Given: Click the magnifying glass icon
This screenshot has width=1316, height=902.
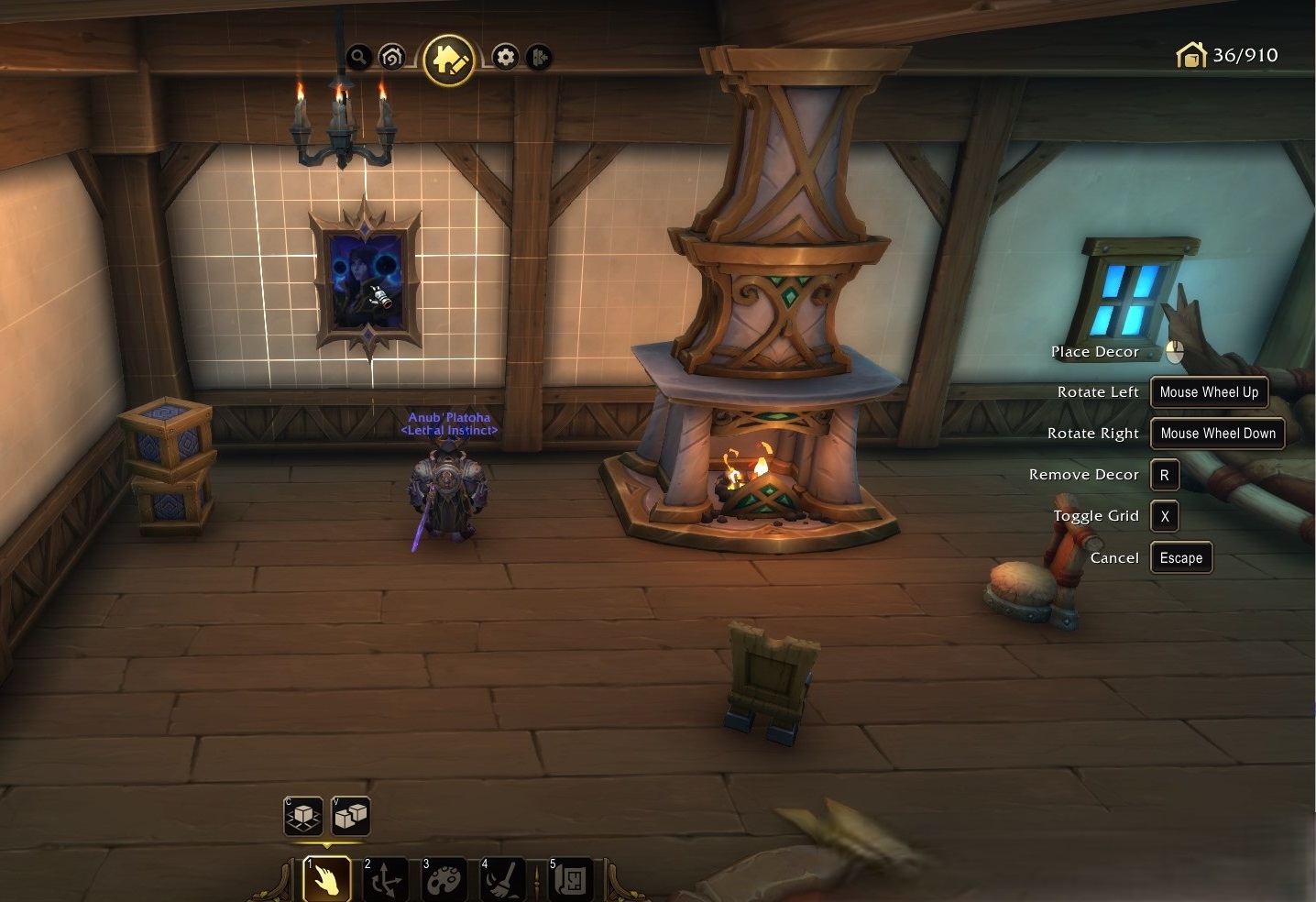Looking at the screenshot, I should click(x=358, y=57).
